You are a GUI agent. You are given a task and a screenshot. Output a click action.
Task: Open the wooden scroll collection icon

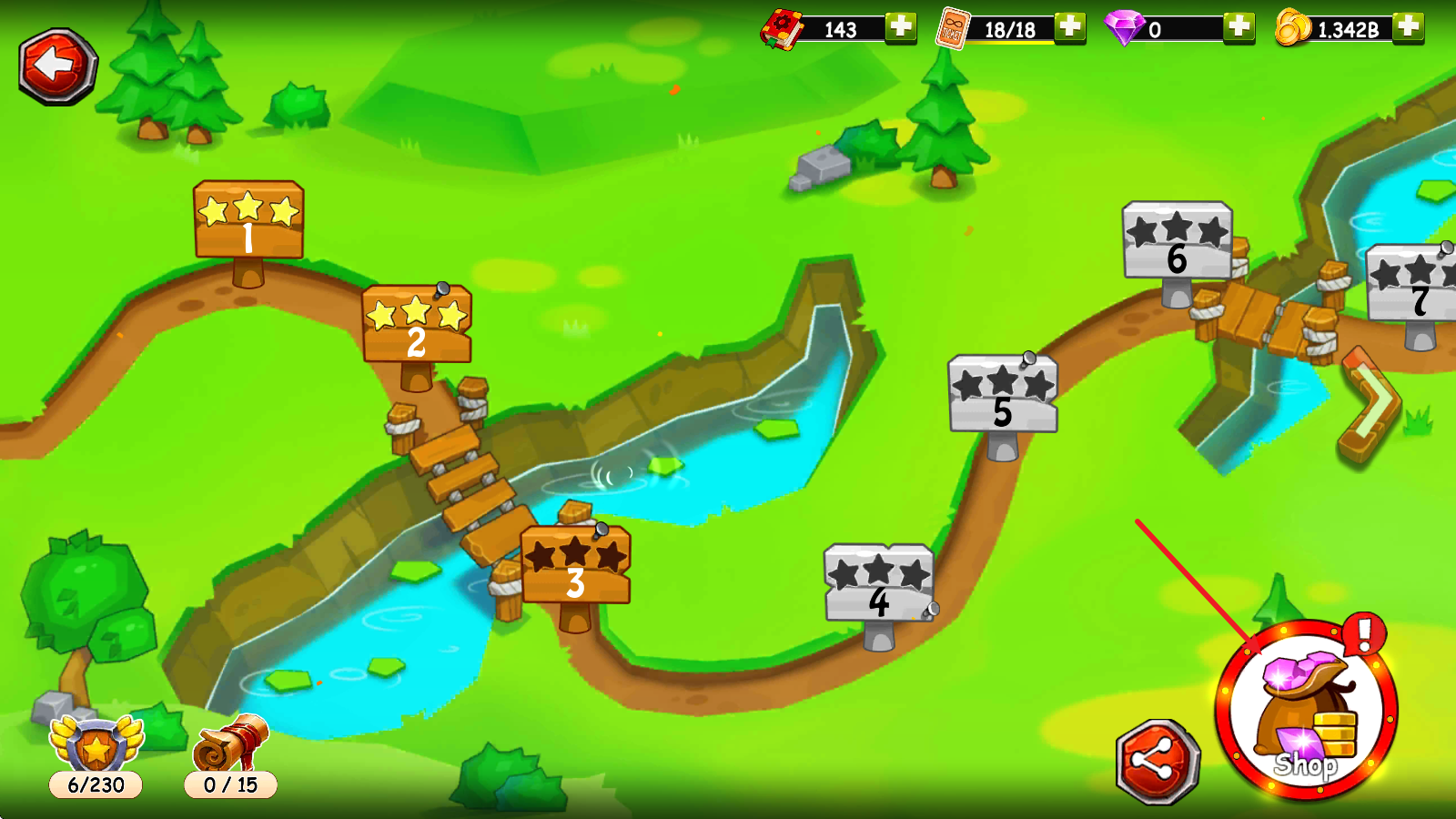coord(231,748)
